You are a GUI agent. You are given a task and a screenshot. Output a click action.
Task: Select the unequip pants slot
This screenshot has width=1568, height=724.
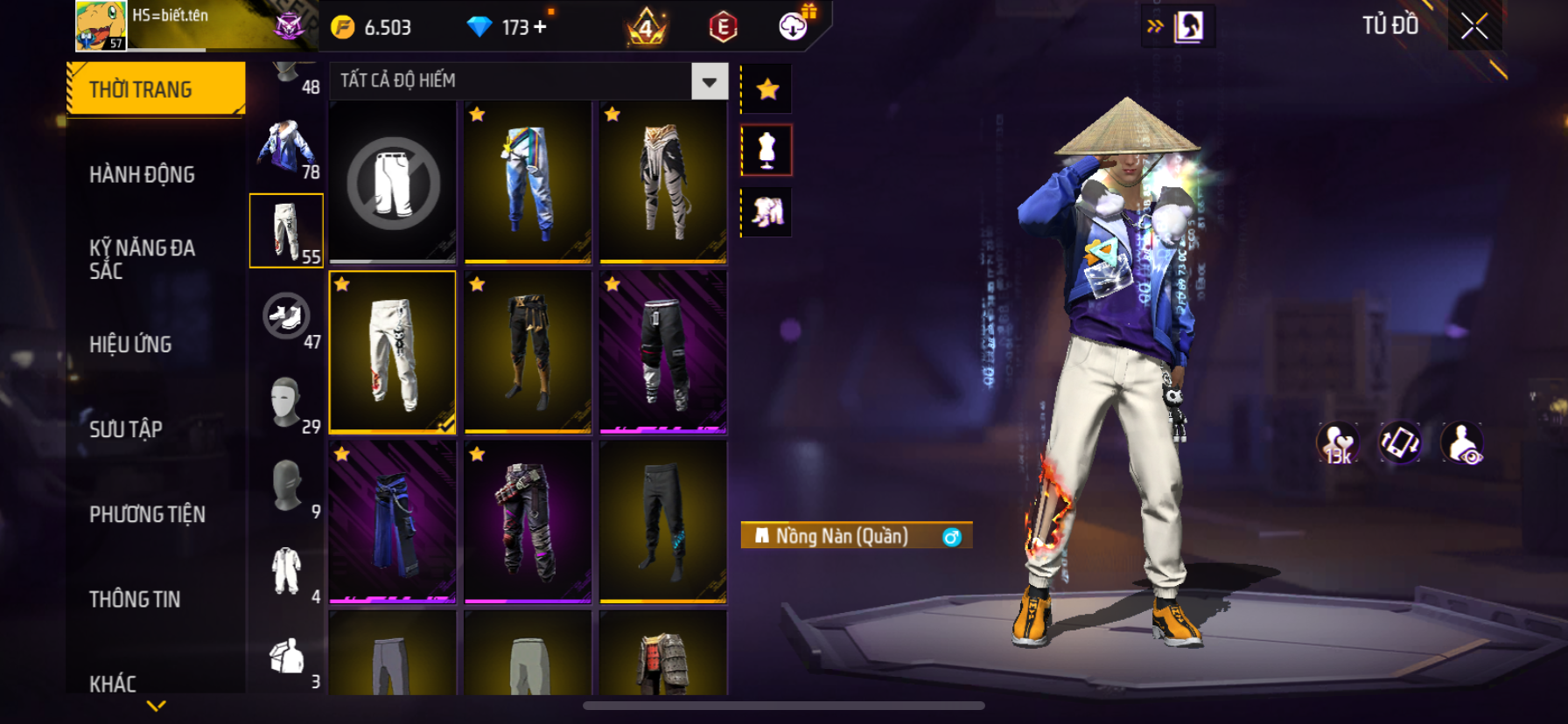point(393,182)
